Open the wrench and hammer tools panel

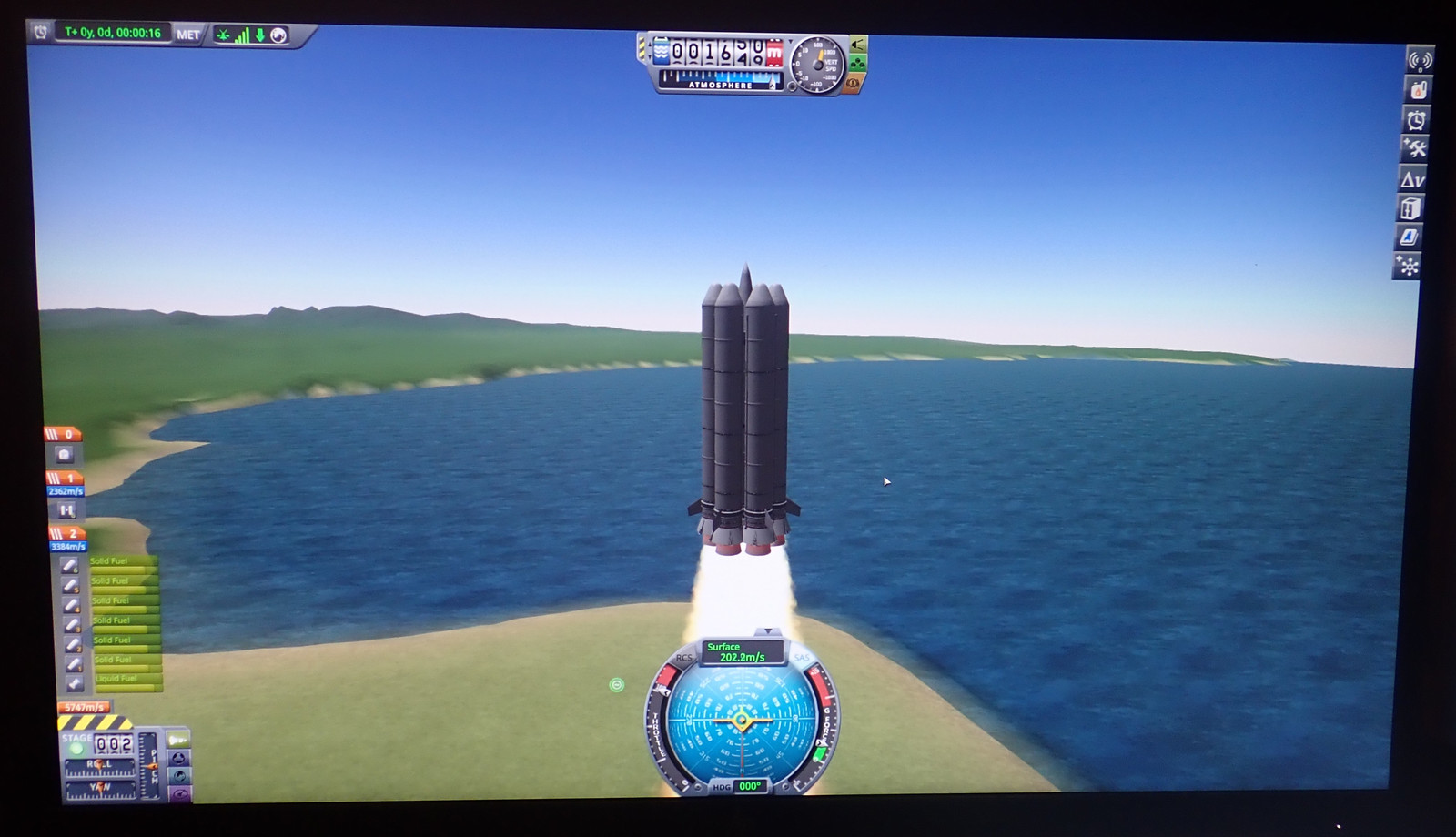(x=1414, y=149)
